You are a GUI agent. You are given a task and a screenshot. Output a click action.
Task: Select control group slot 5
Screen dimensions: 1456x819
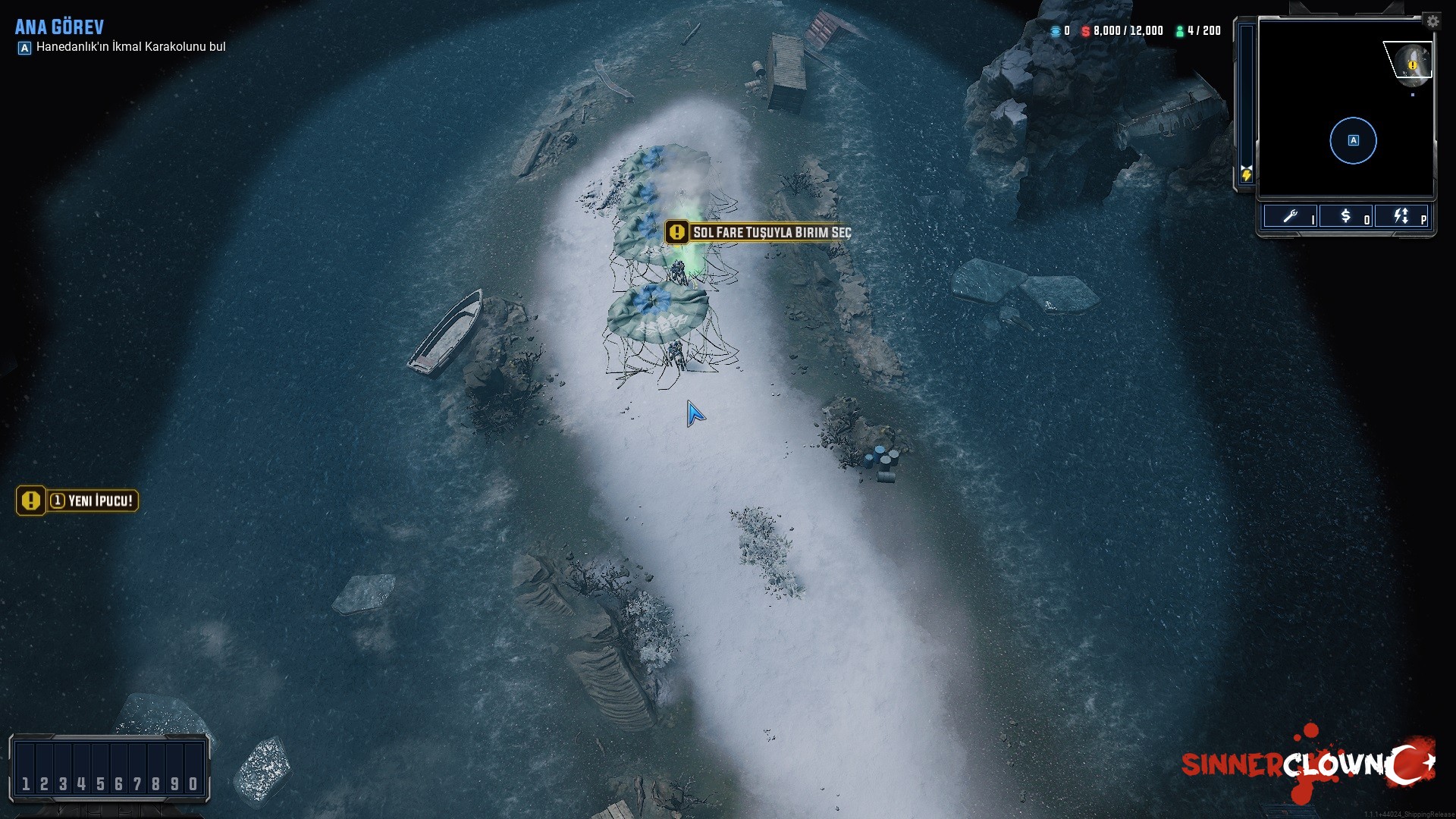[x=100, y=783]
